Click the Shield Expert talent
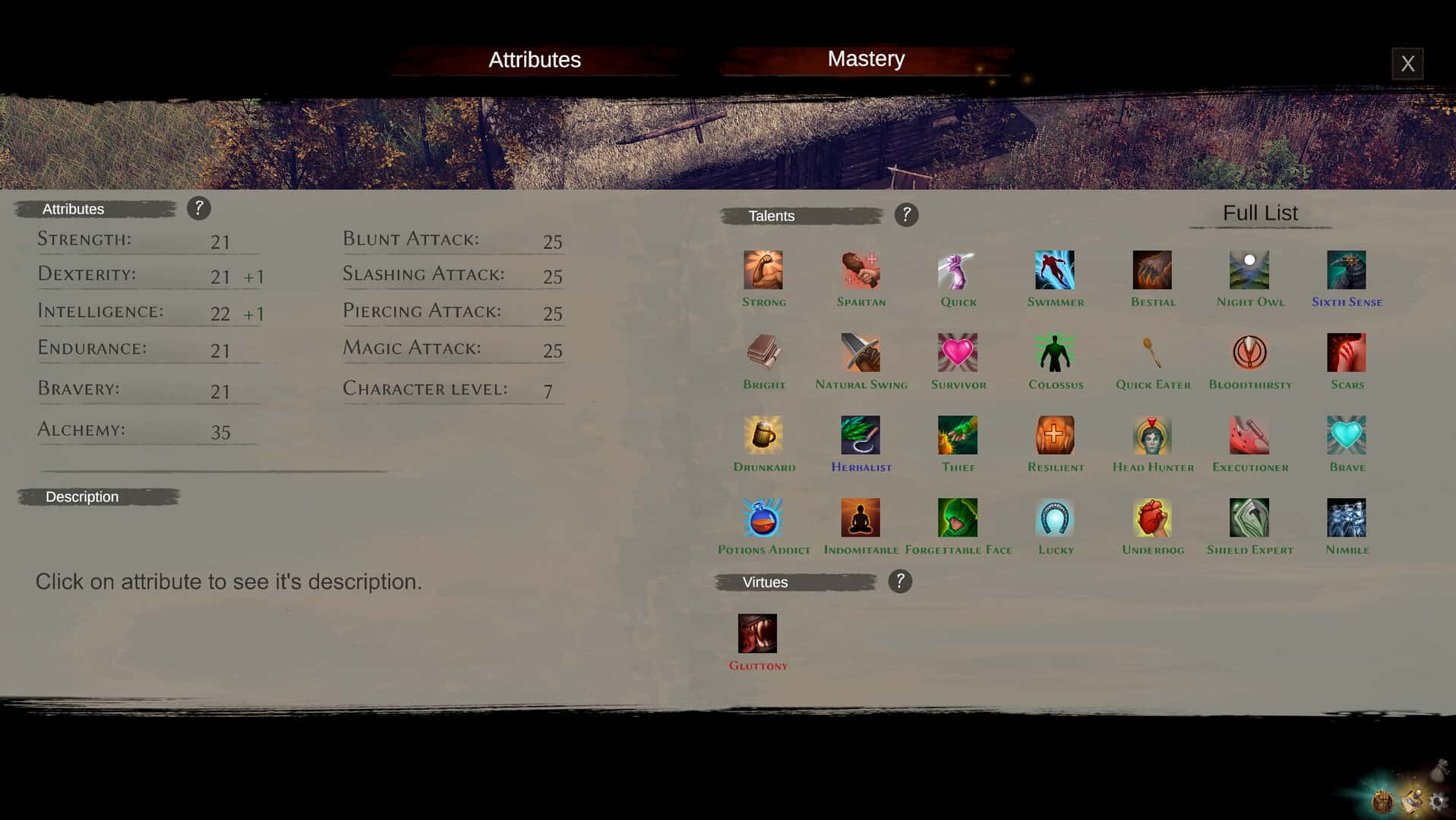This screenshot has height=820, width=1456. click(1249, 518)
